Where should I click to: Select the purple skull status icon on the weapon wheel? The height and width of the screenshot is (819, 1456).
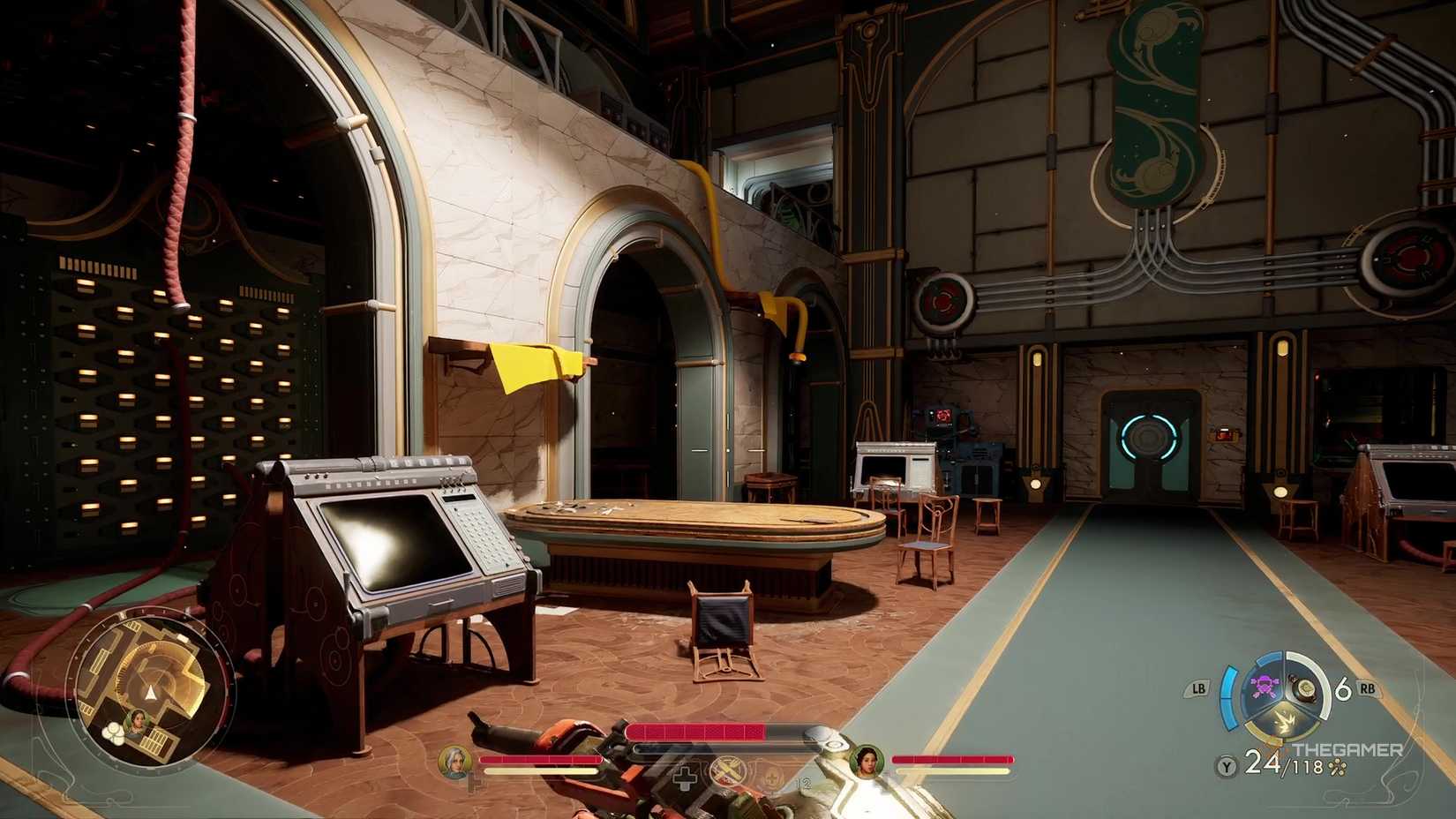1265,683
